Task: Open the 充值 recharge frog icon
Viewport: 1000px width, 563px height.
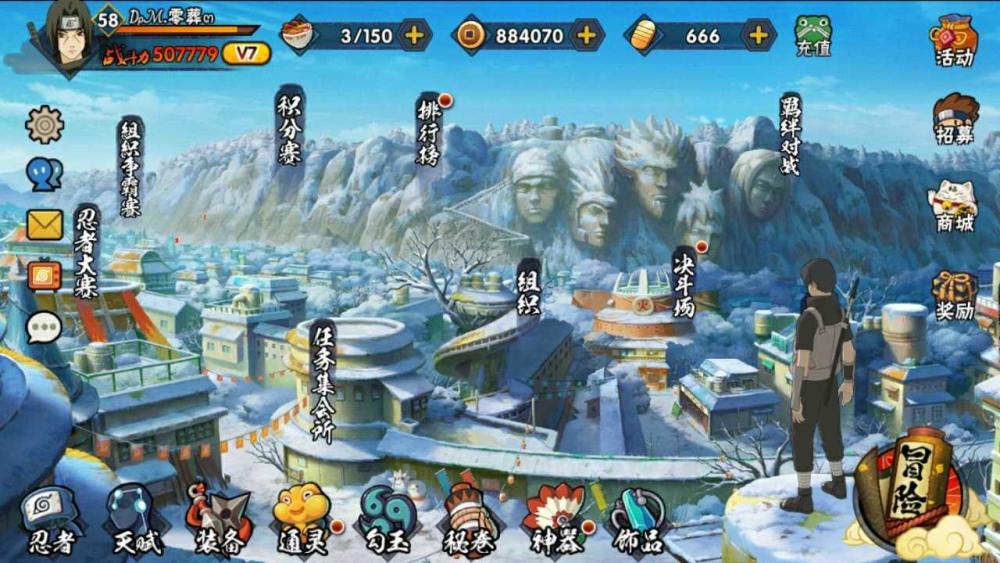Action: point(813,36)
